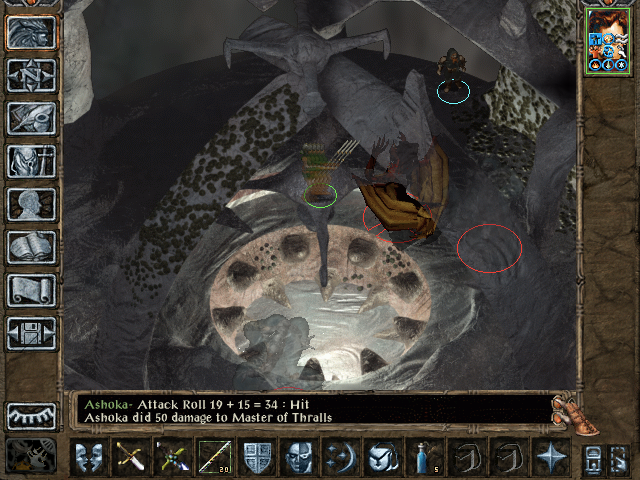Open options via the floppy disk button
The height and width of the screenshot is (480, 640).
point(31,333)
